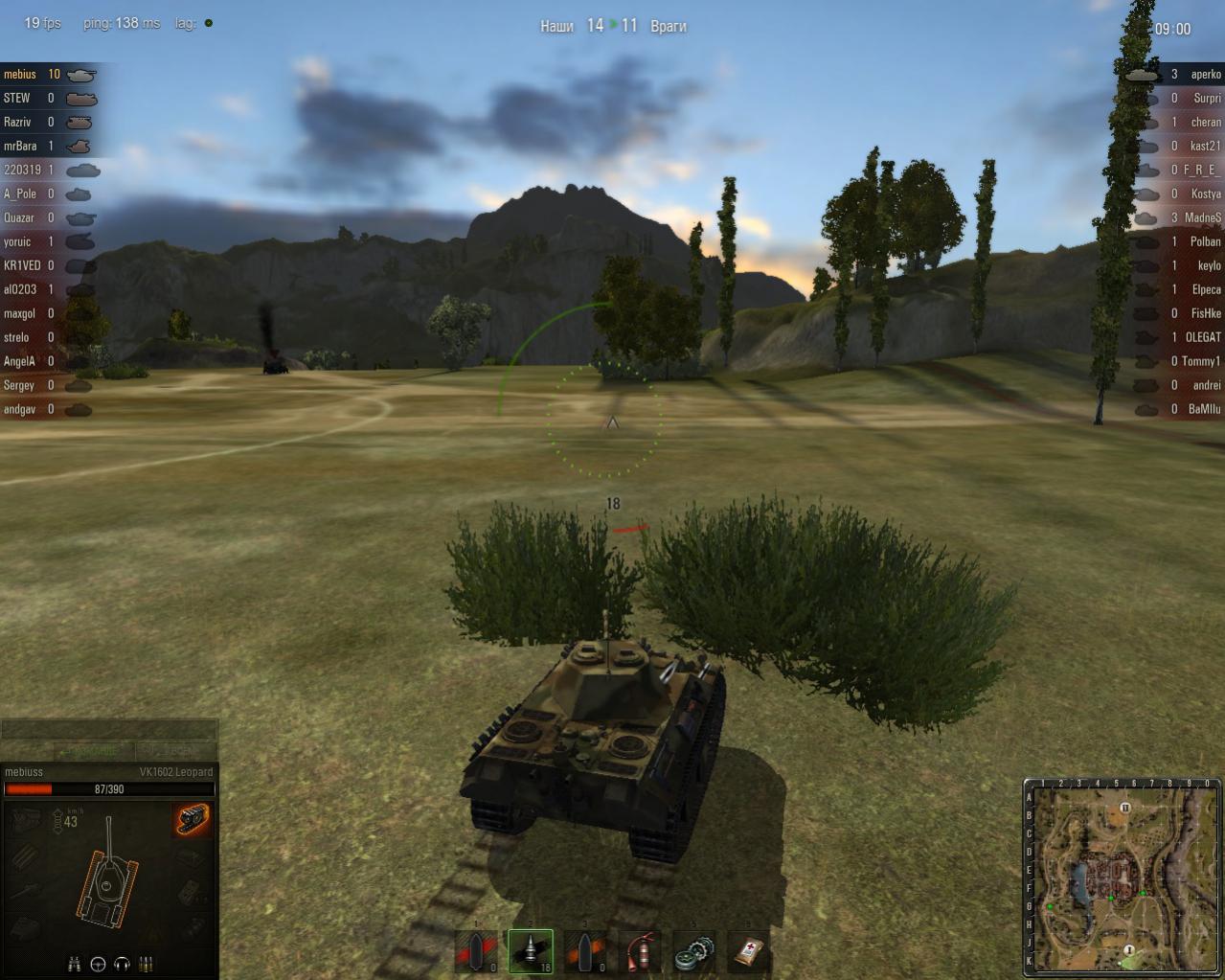Select enemy OLEGAT in the enemy list
The image size is (1225, 980).
(1203, 337)
